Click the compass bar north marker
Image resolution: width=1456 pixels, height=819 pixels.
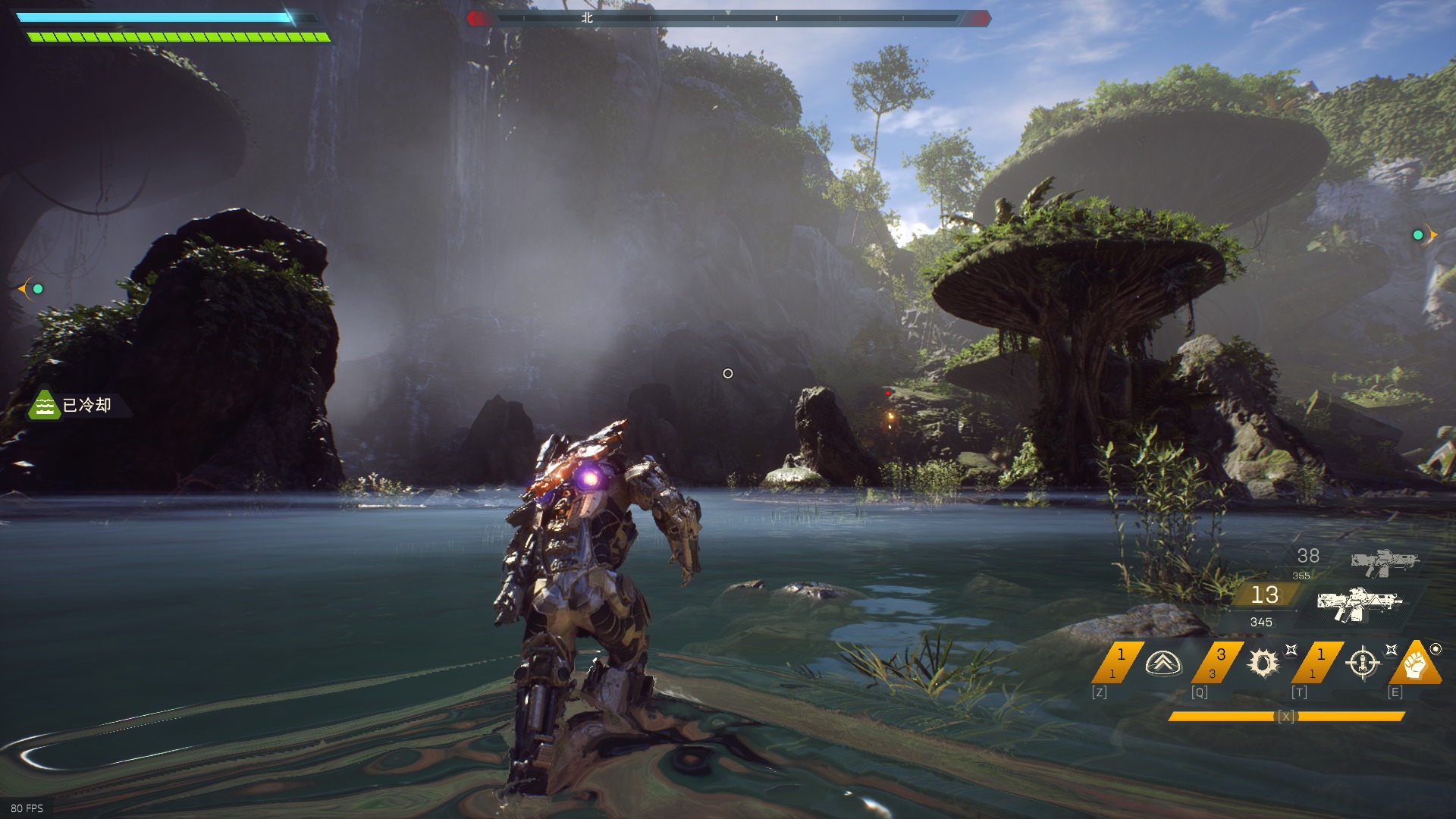[587, 17]
